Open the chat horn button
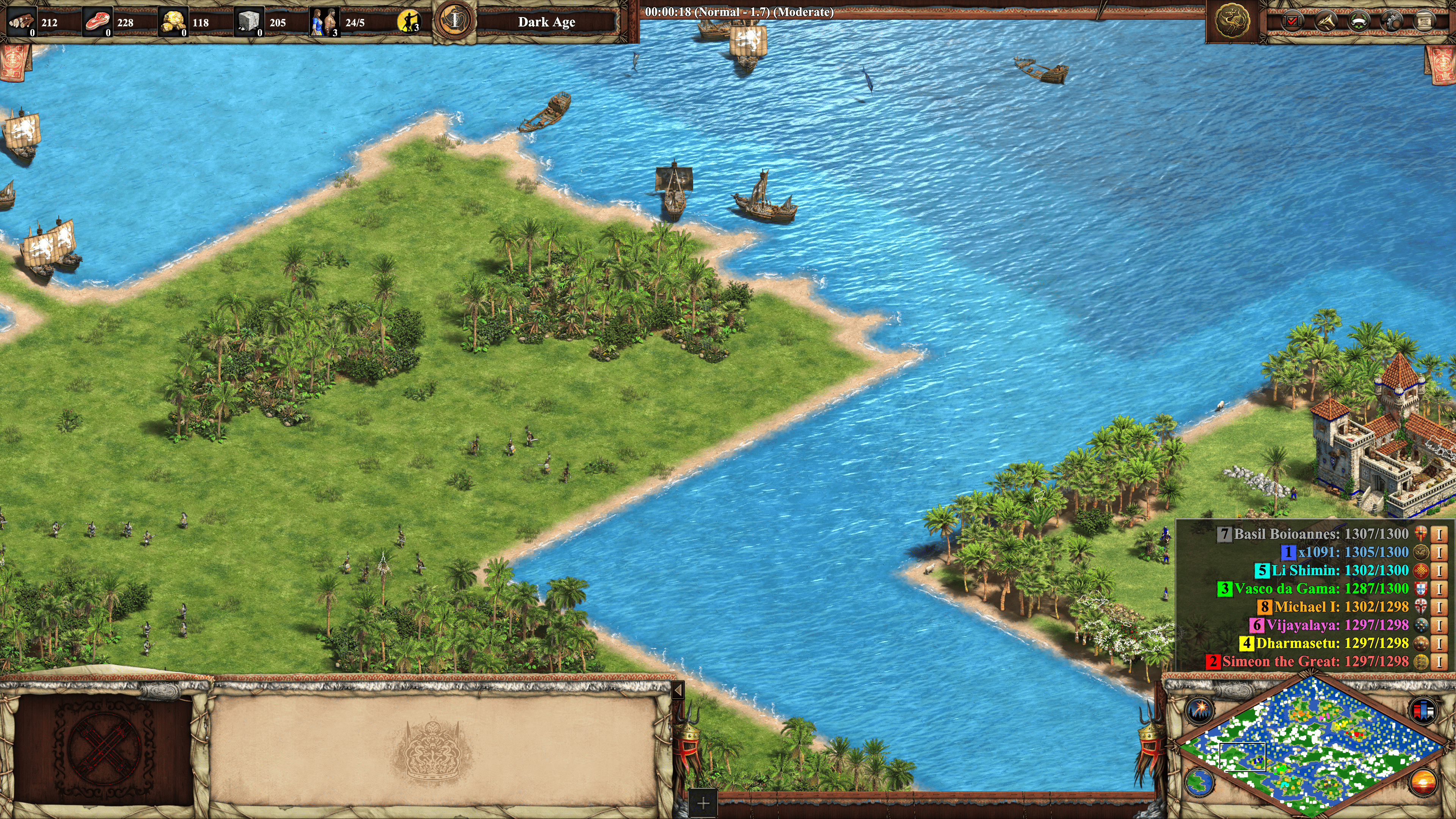 click(1326, 22)
